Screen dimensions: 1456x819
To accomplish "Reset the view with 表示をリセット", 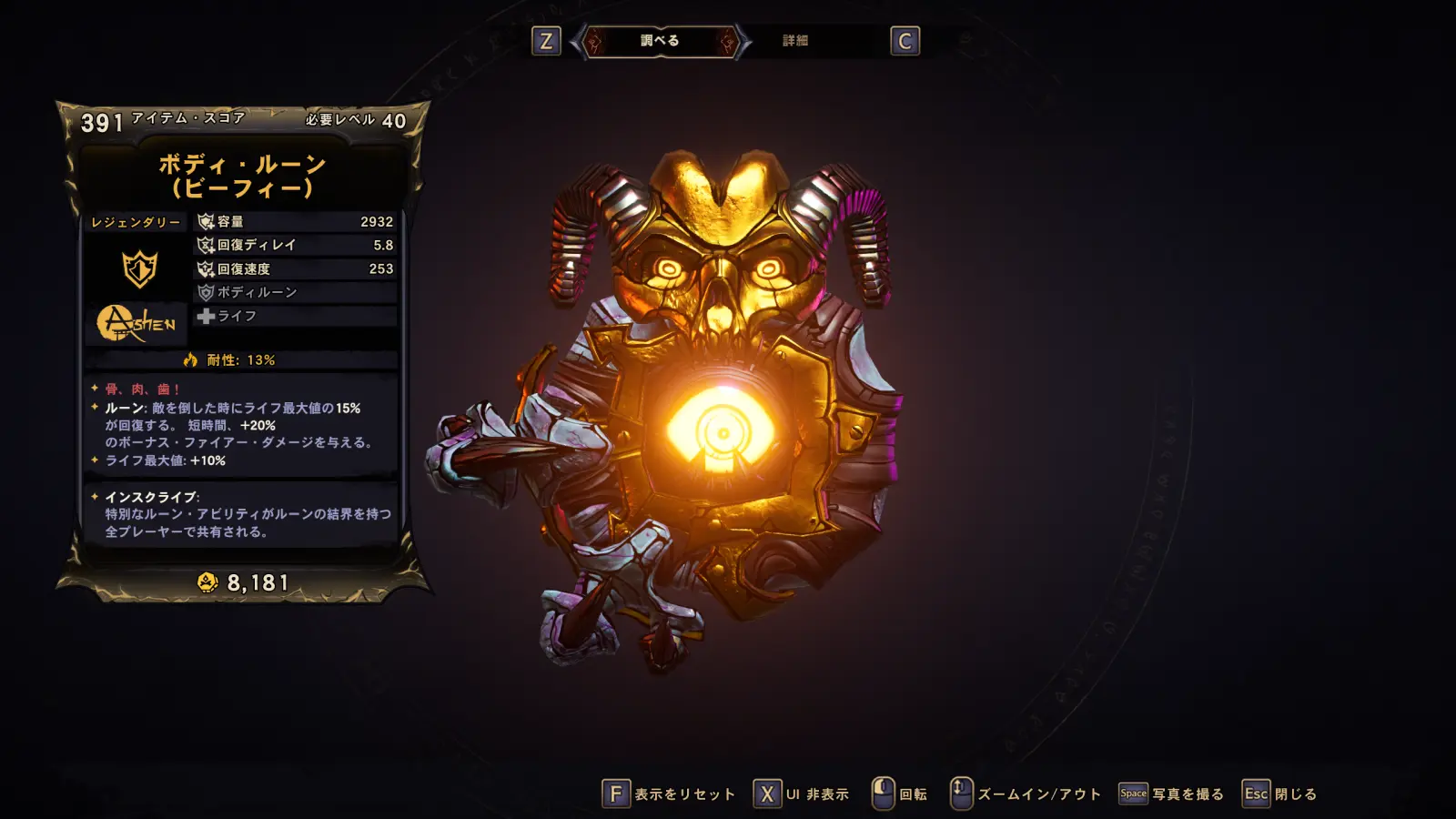I will click(670, 794).
